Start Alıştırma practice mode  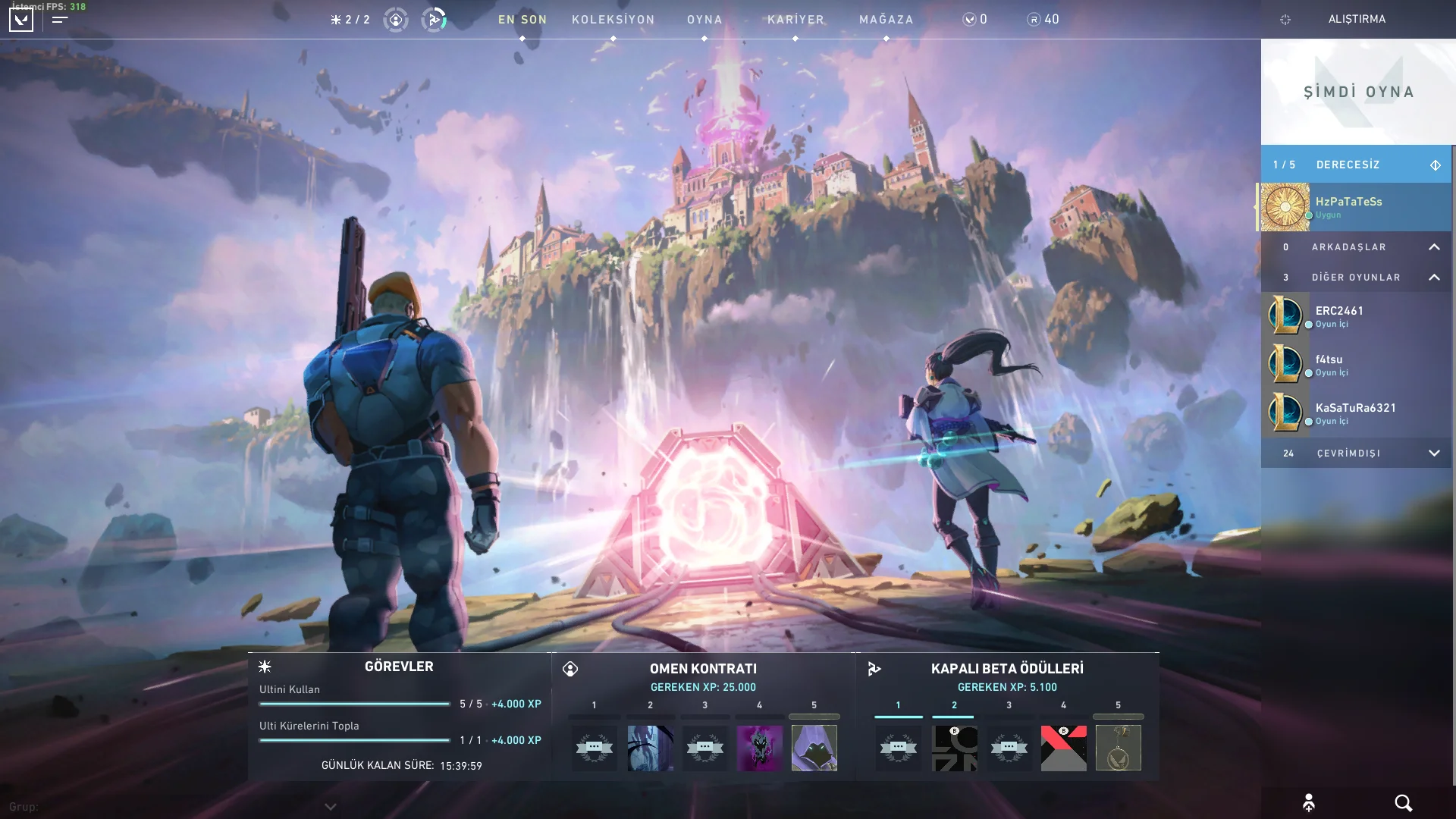pos(1357,19)
